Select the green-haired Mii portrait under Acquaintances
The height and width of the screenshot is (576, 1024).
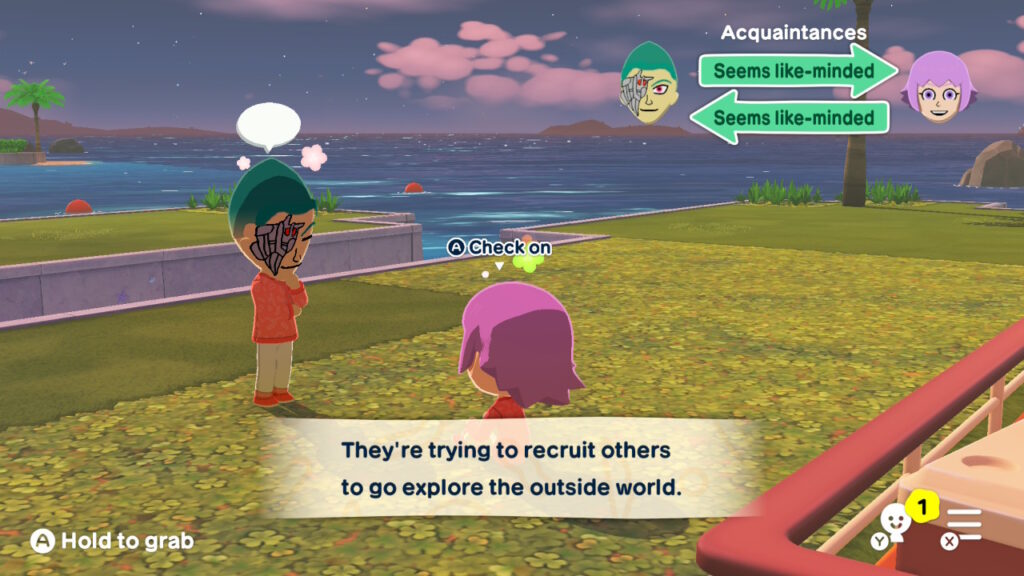coord(649,90)
